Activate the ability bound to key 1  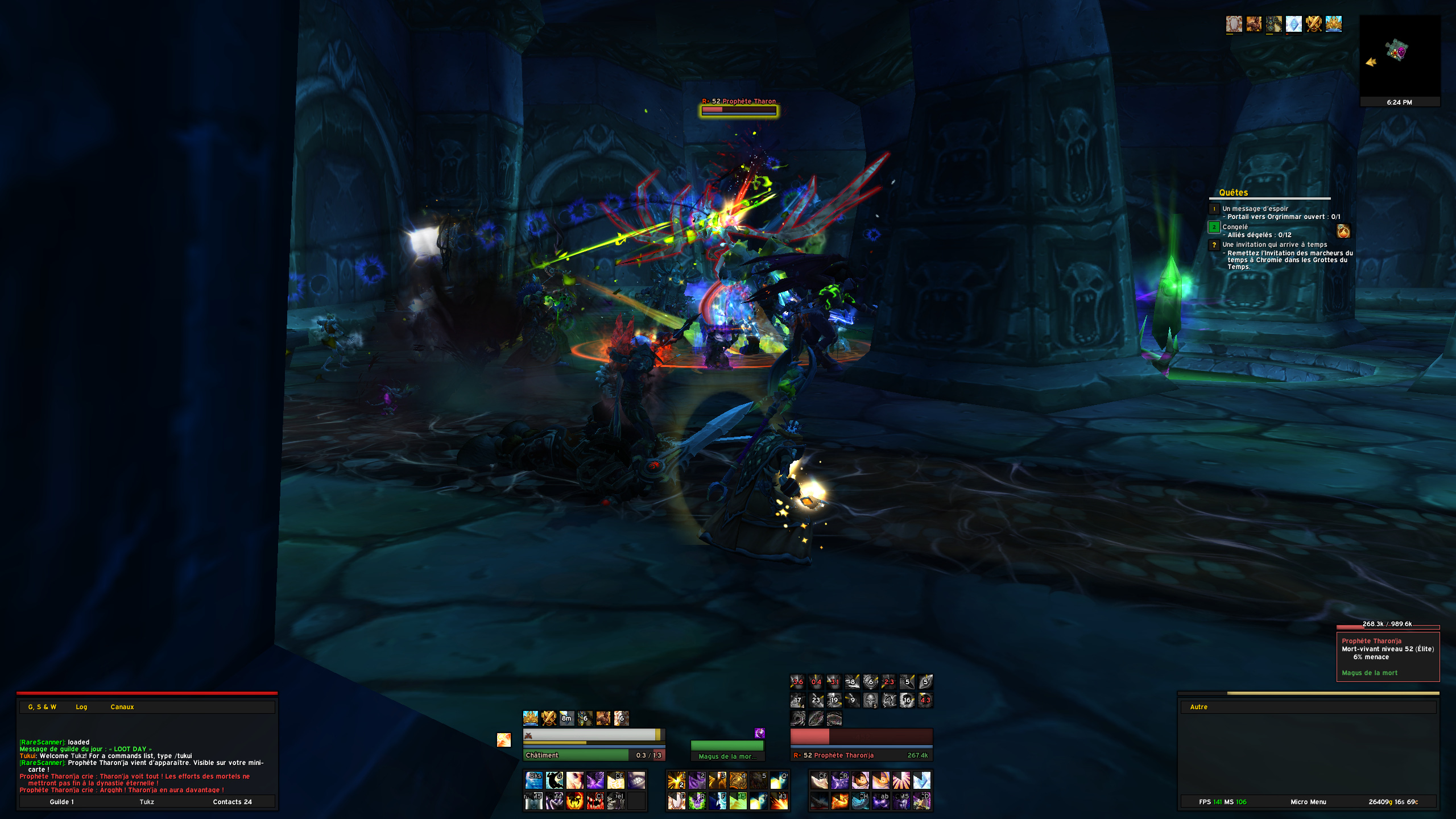(677, 780)
